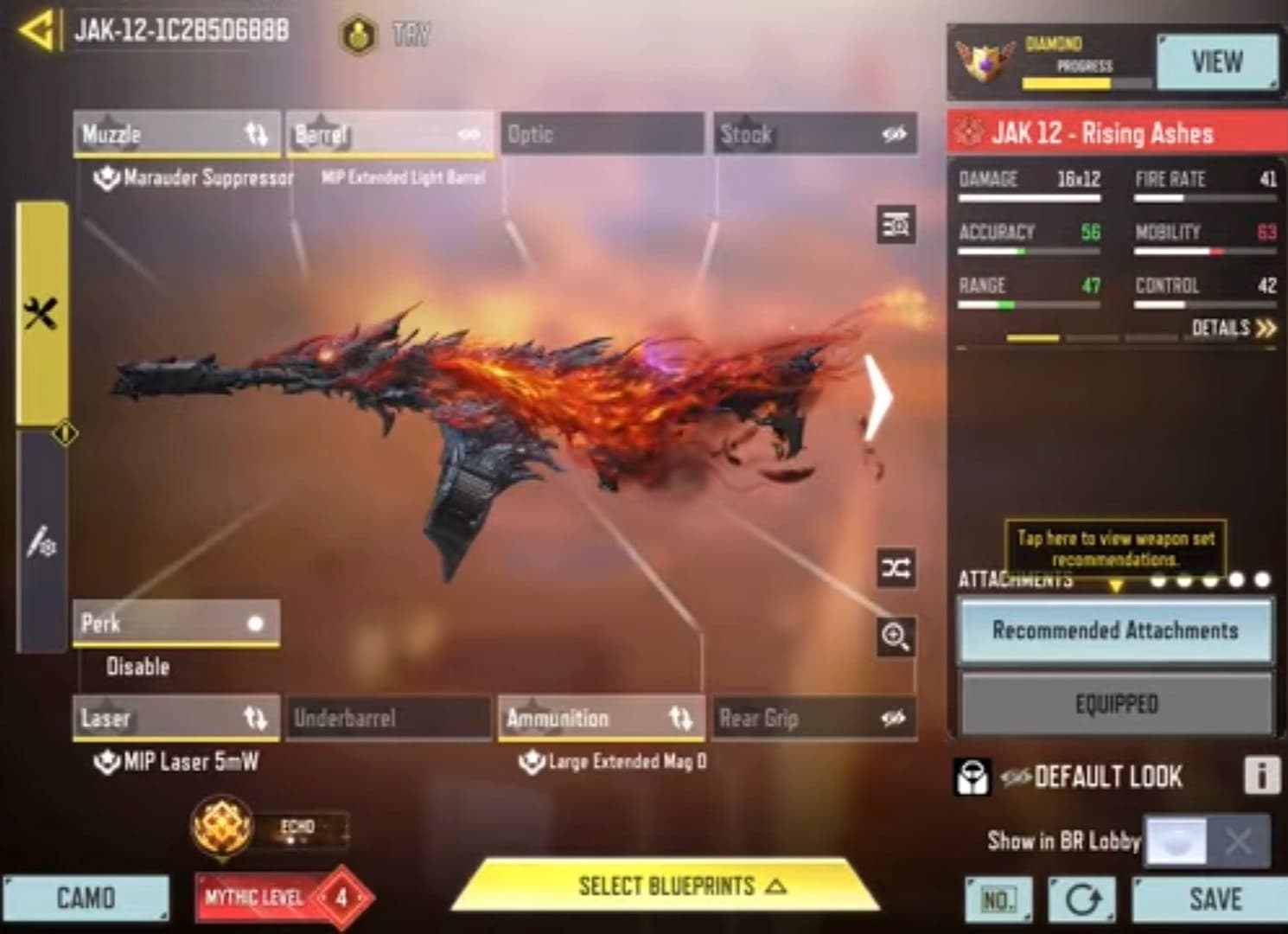Expand Select Blueprints panel
The height and width of the screenshot is (934, 1288).
point(666,886)
